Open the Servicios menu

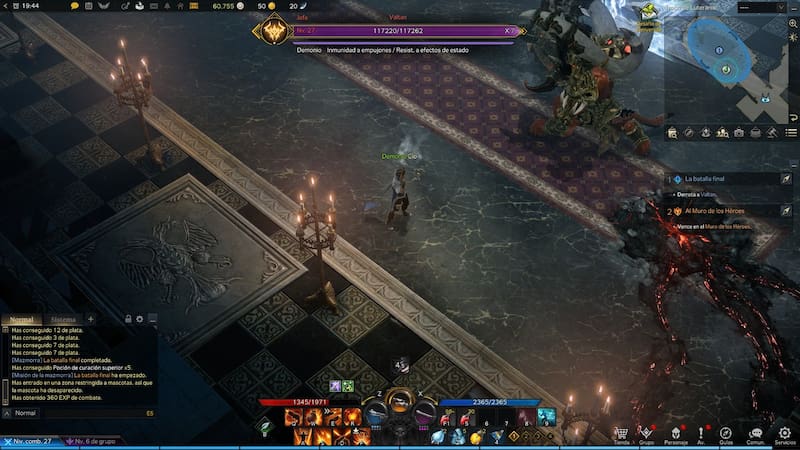click(x=785, y=433)
